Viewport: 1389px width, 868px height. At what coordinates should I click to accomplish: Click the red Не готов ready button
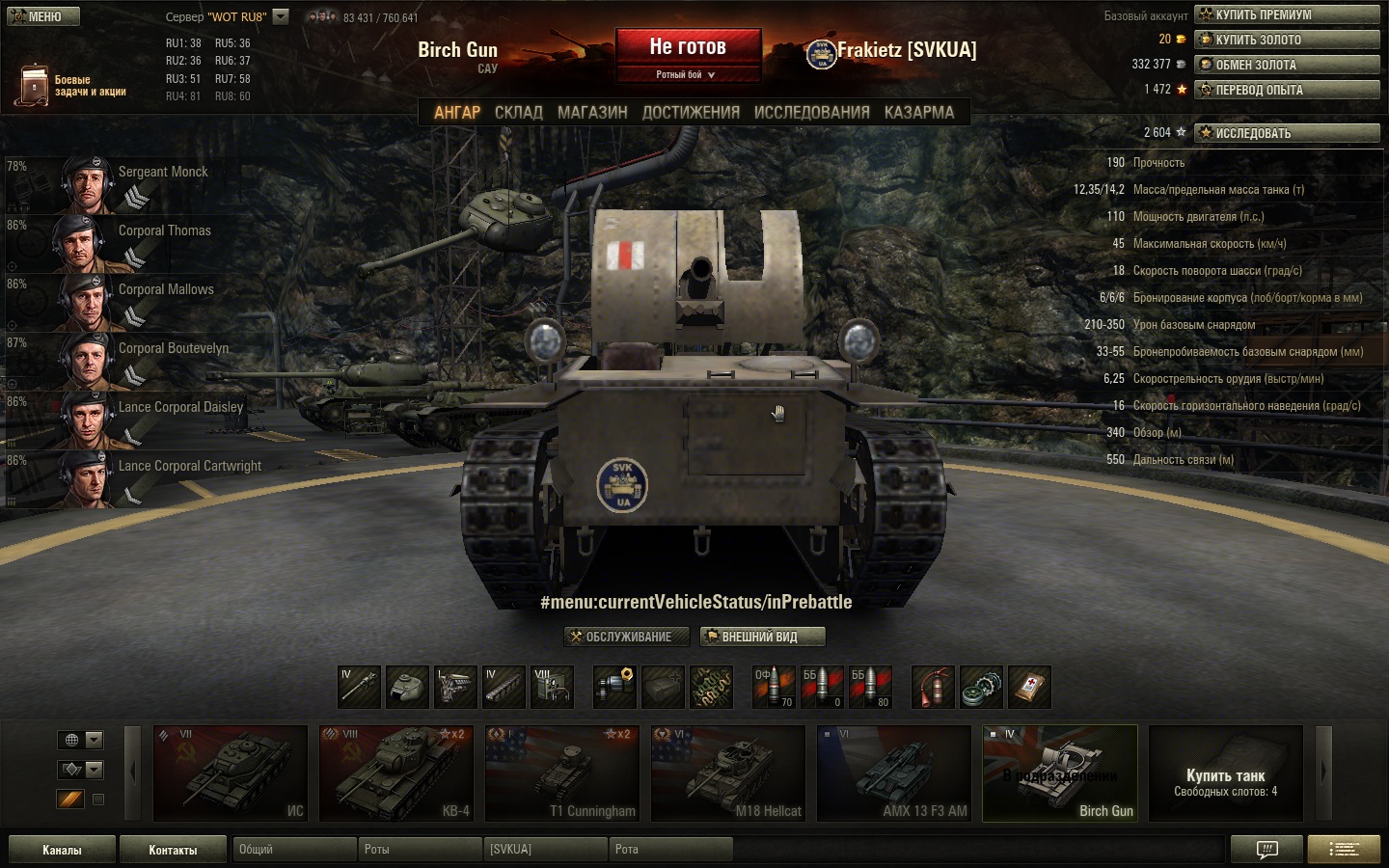click(x=688, y=47)
